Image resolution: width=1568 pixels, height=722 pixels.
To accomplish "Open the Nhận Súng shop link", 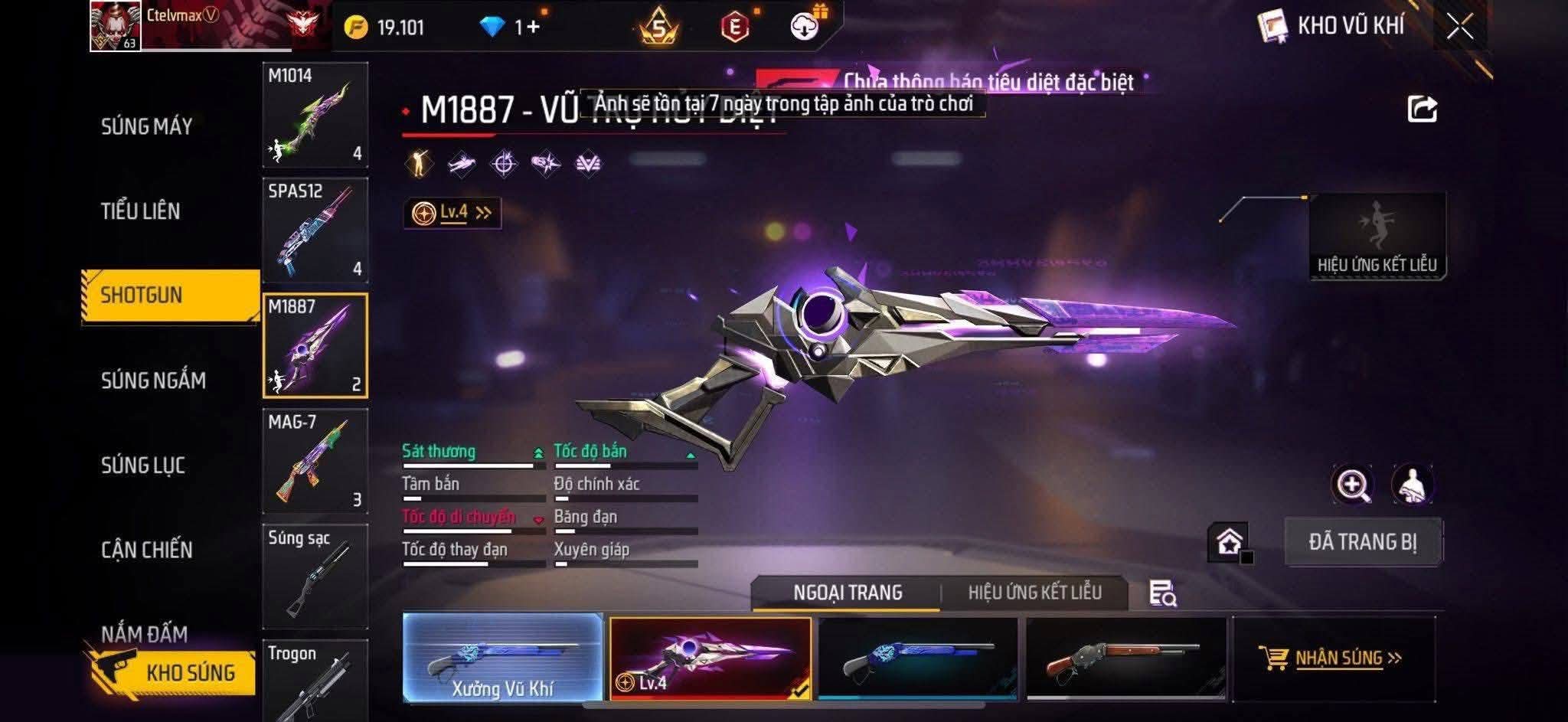I will (1333, 658).
